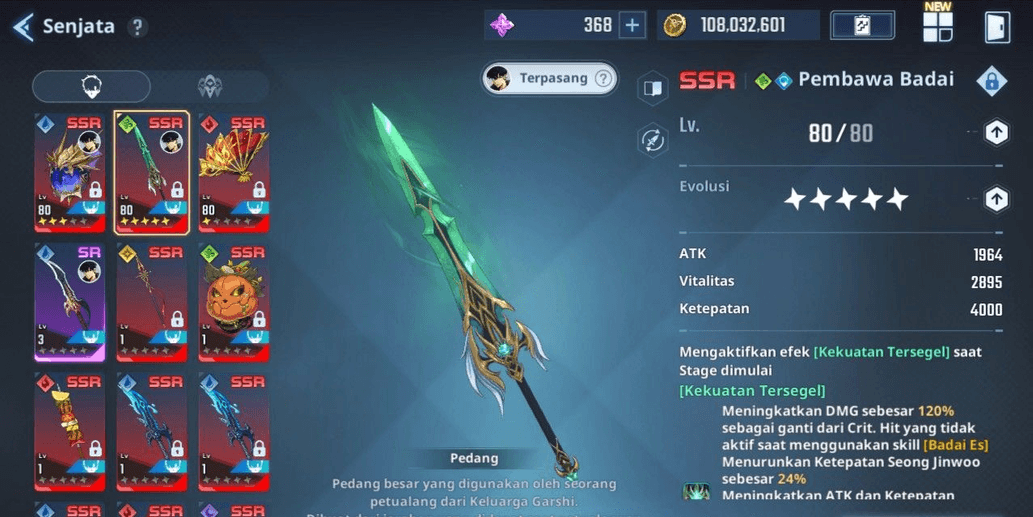Viewport: 1033px width, 517px height.
Task: Select the SSR dragon-head weapon card
Action: 69,172
